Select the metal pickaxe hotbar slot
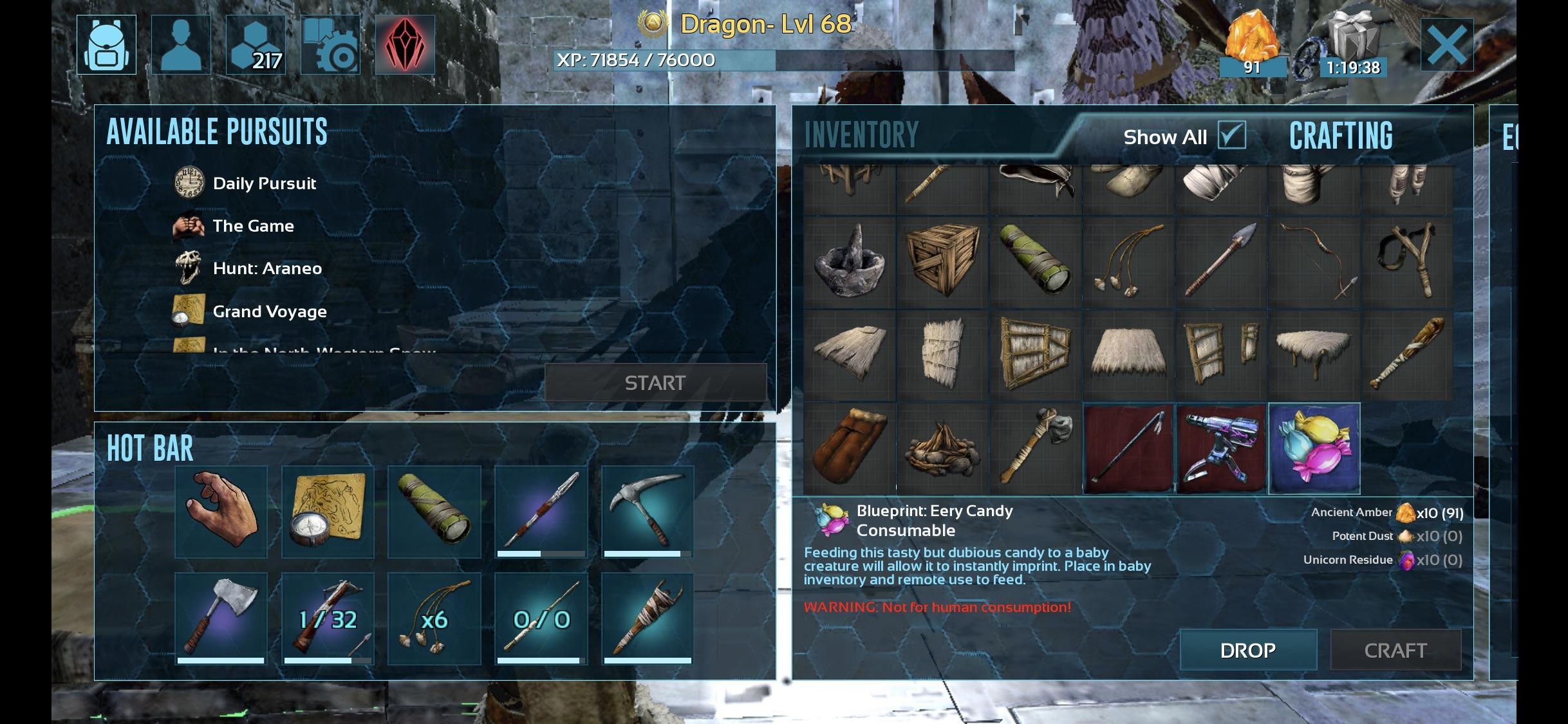Screen dimensions: 1568x724 tap(648, 512)
